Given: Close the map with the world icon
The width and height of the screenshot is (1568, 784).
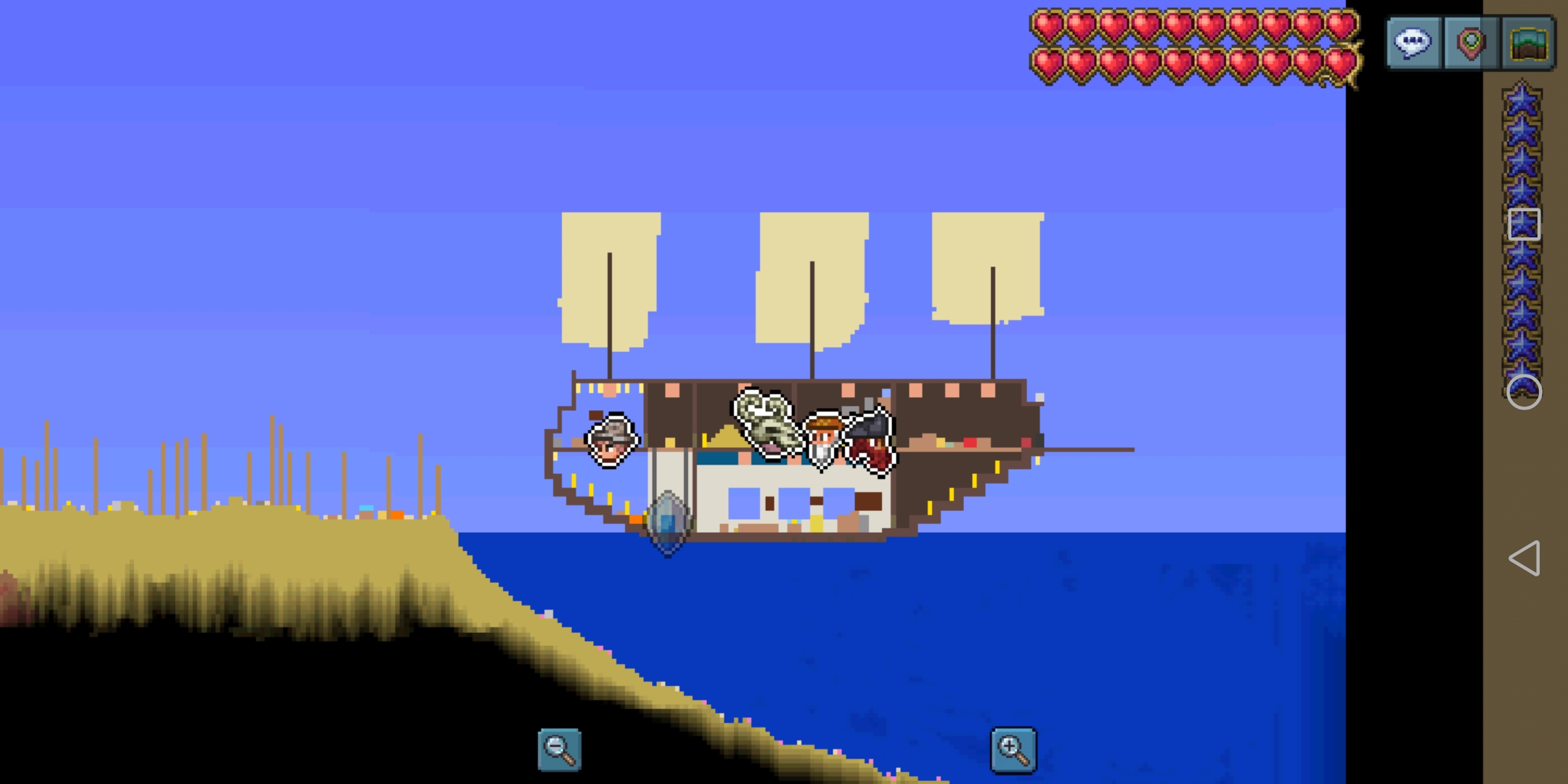Looking at the screenshot, I should pos(1529,44).
